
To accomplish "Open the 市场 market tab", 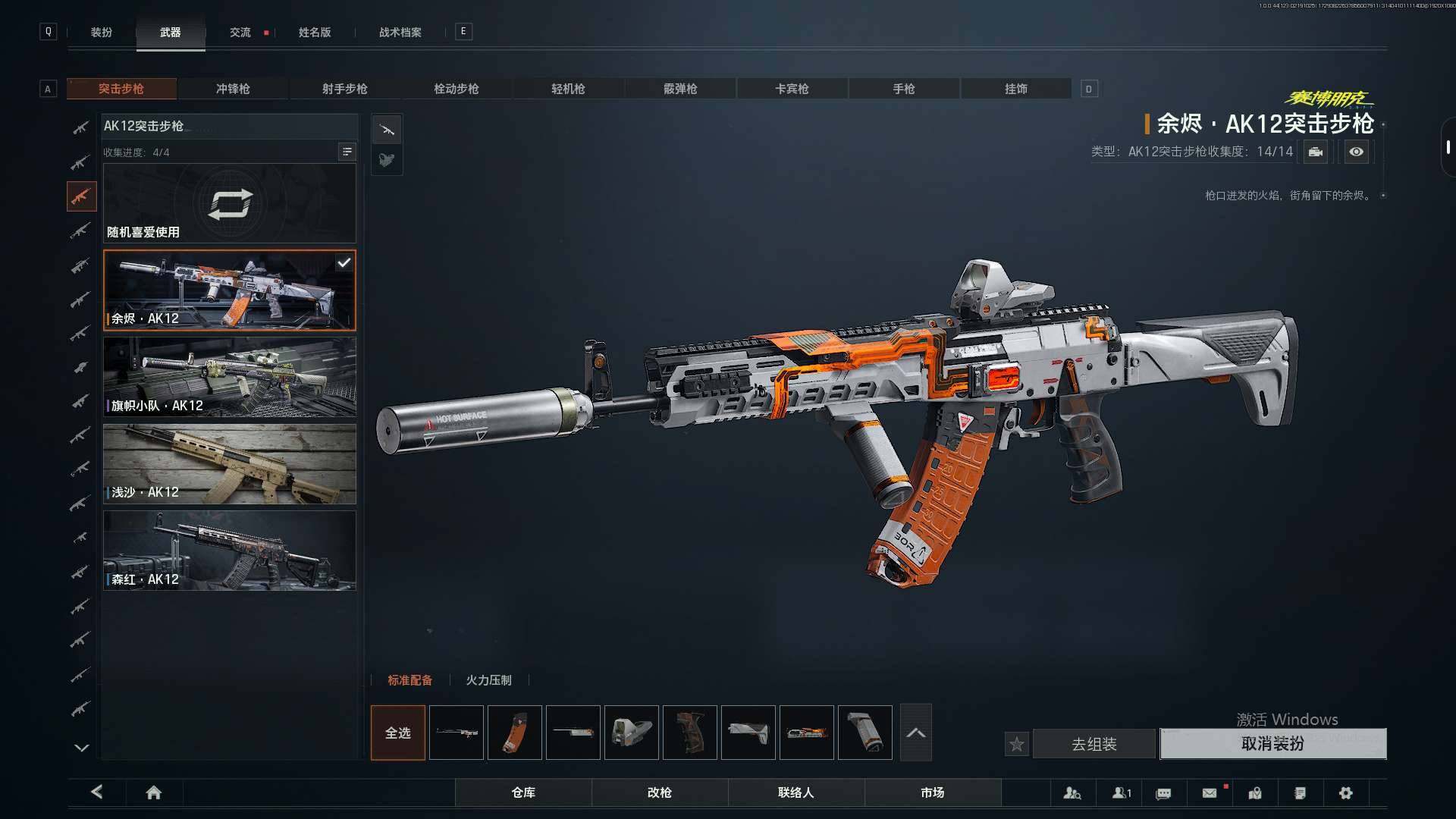I will click(932, 792).
